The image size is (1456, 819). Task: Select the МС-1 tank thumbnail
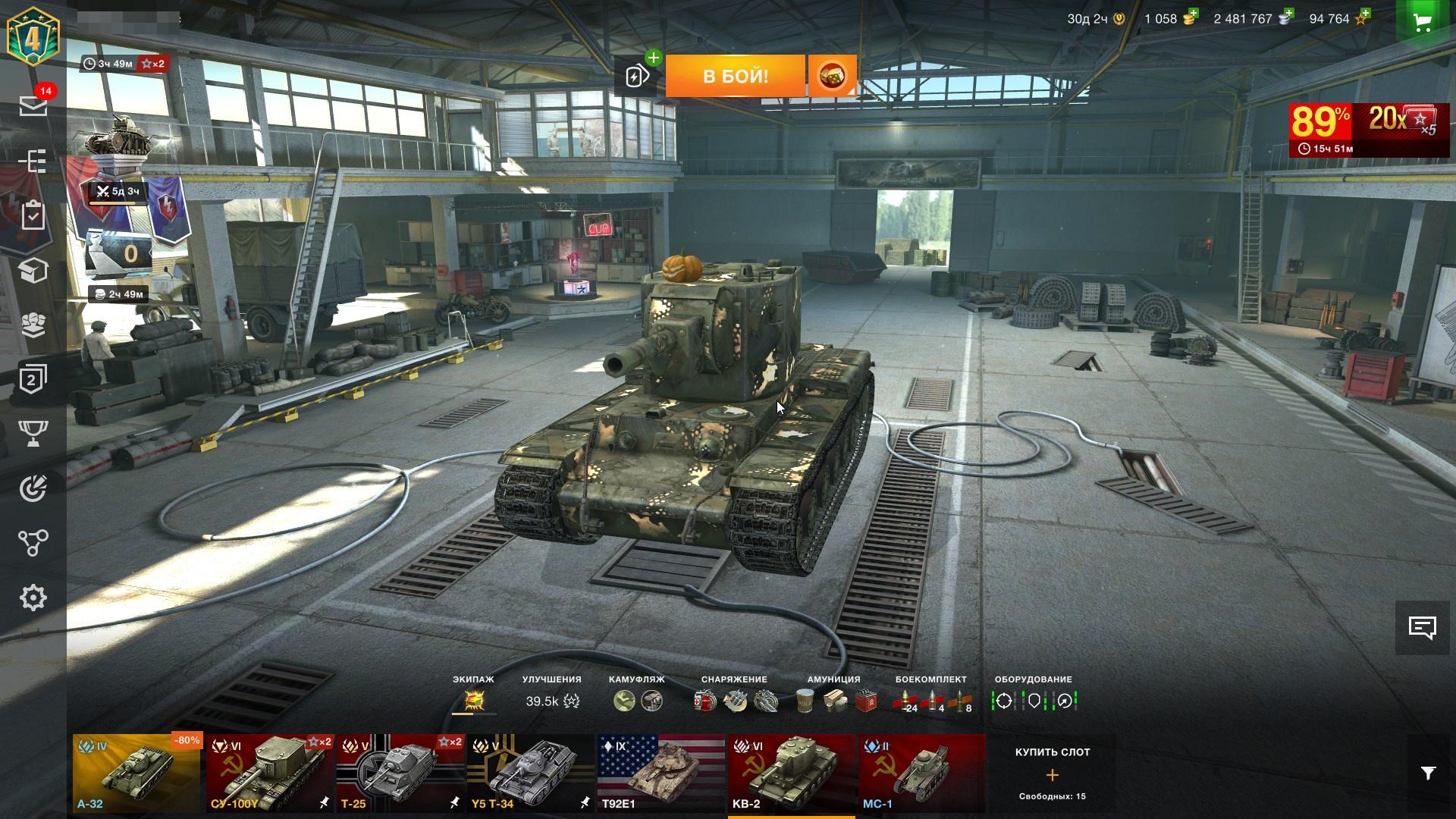[x=921, y=773]
